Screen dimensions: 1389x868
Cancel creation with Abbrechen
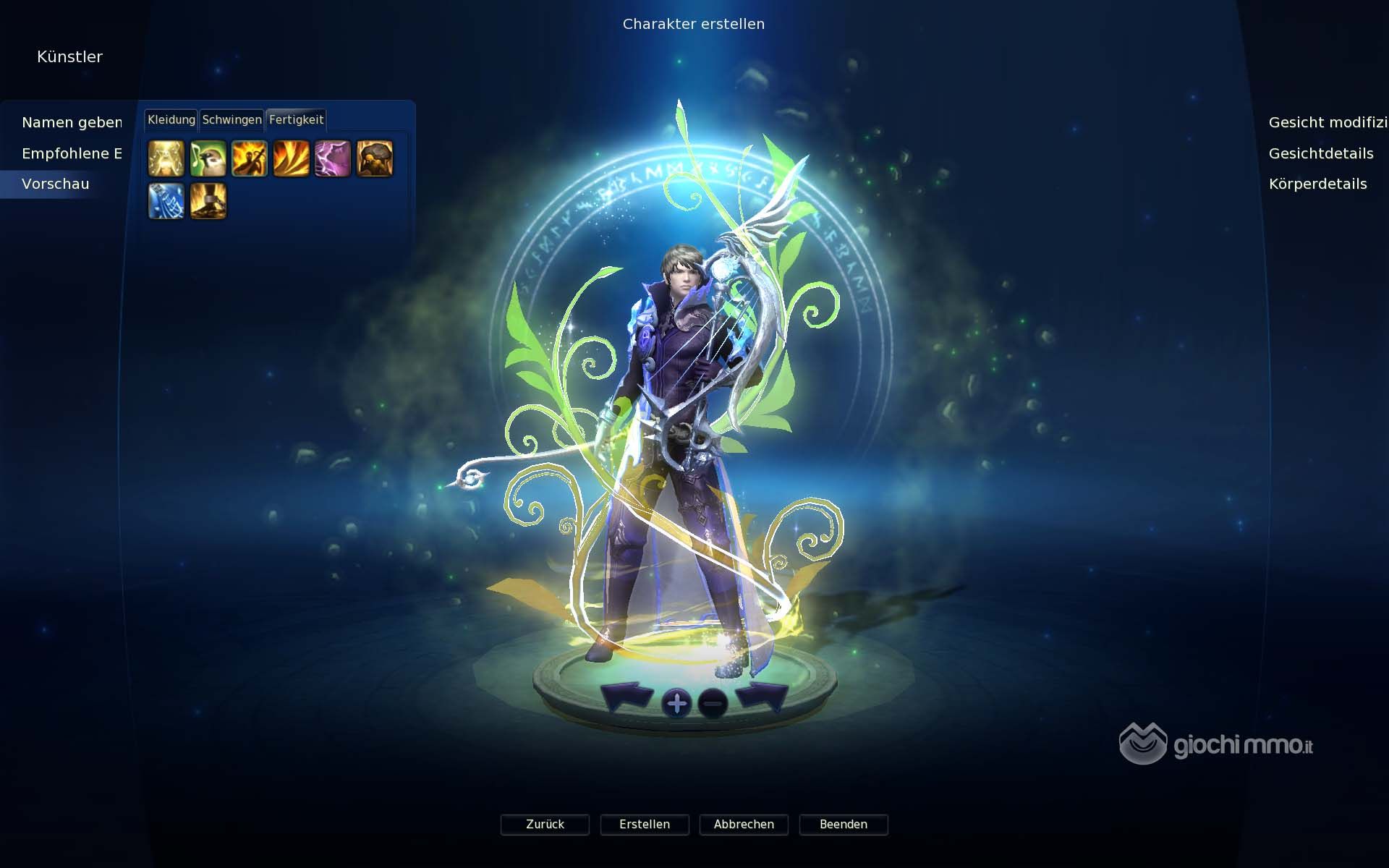point(744,825)
